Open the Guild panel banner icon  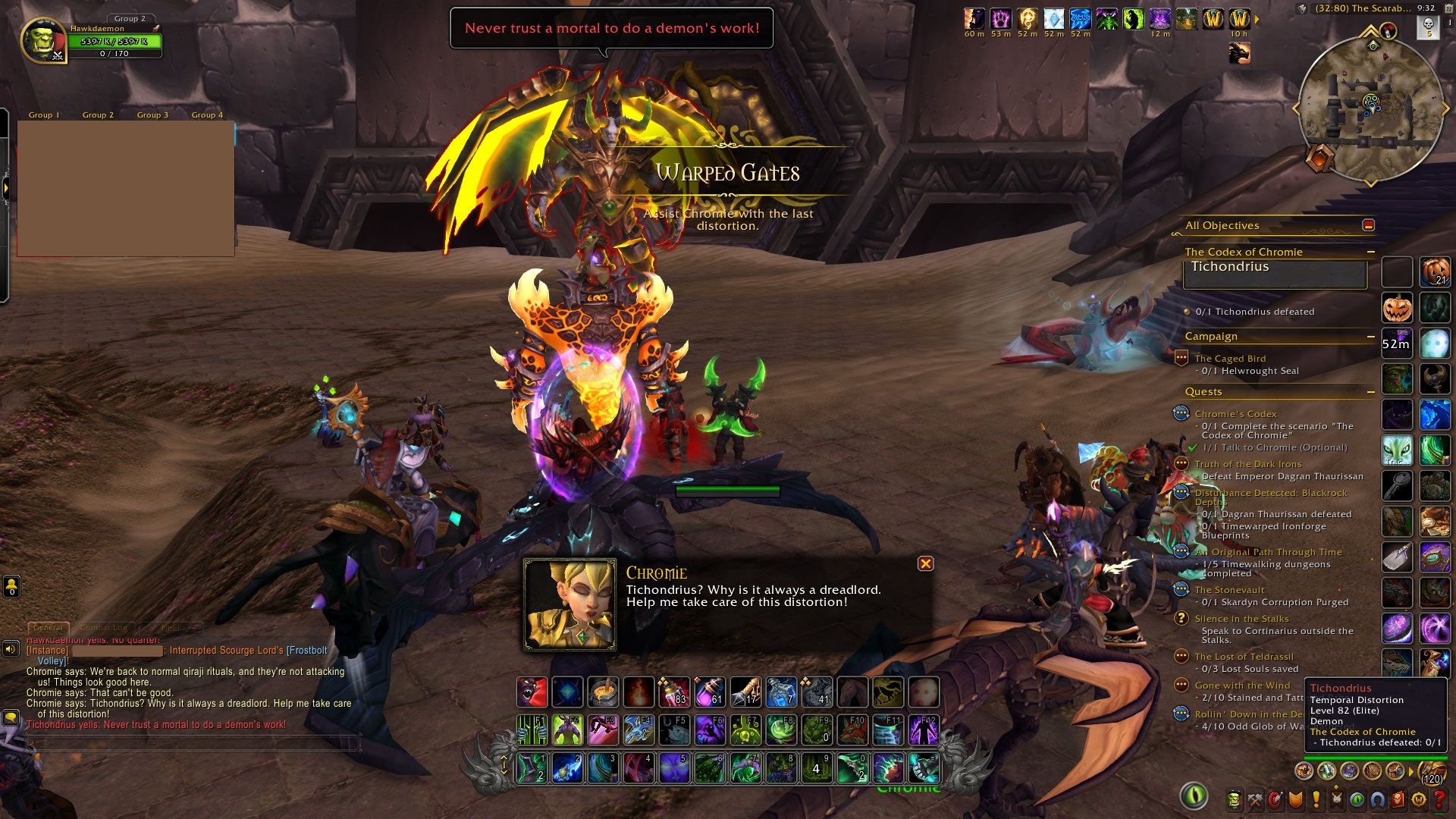click(1336, 799)
